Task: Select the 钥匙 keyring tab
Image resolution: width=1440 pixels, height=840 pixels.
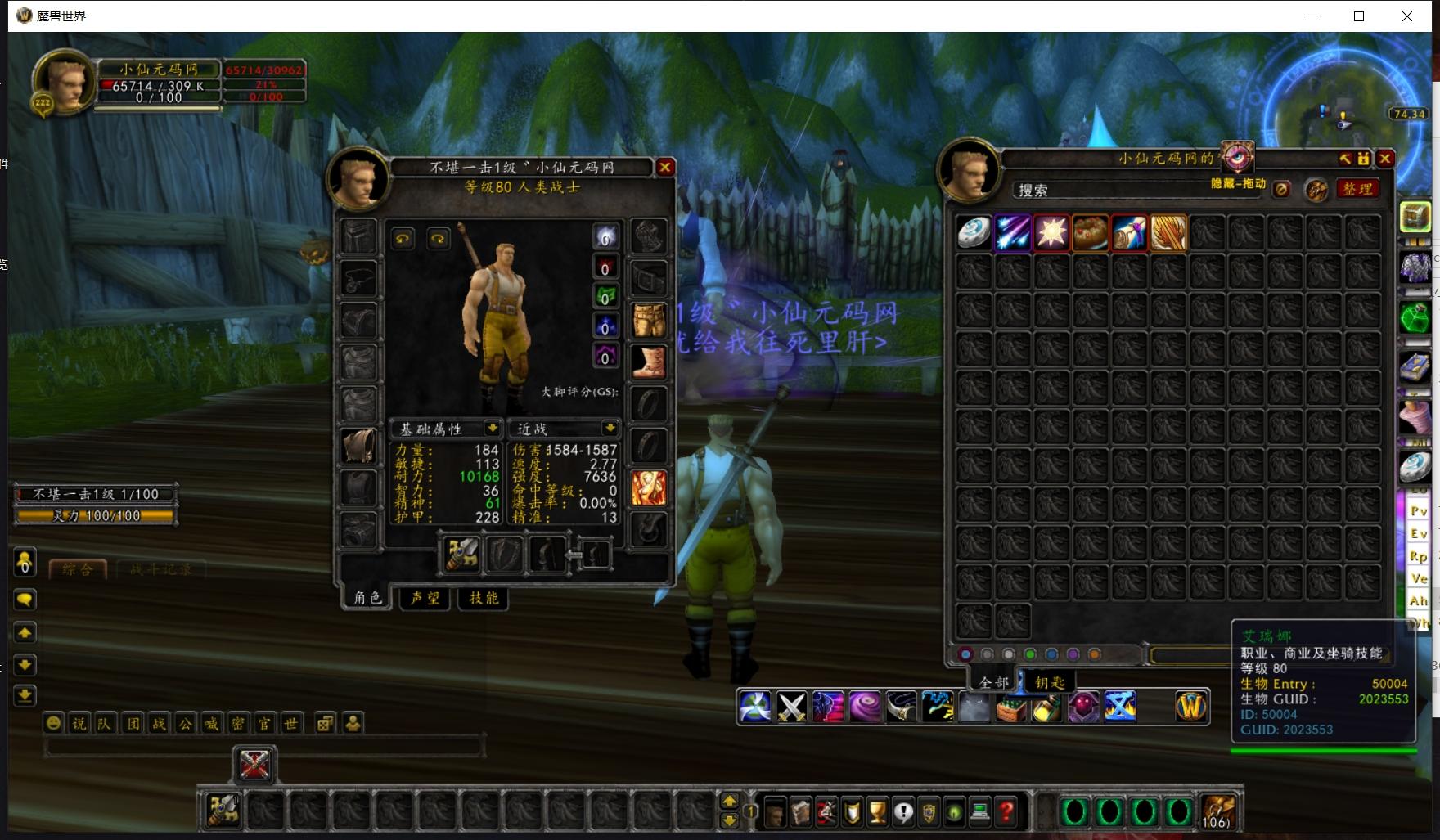Action: [1050, 682]
